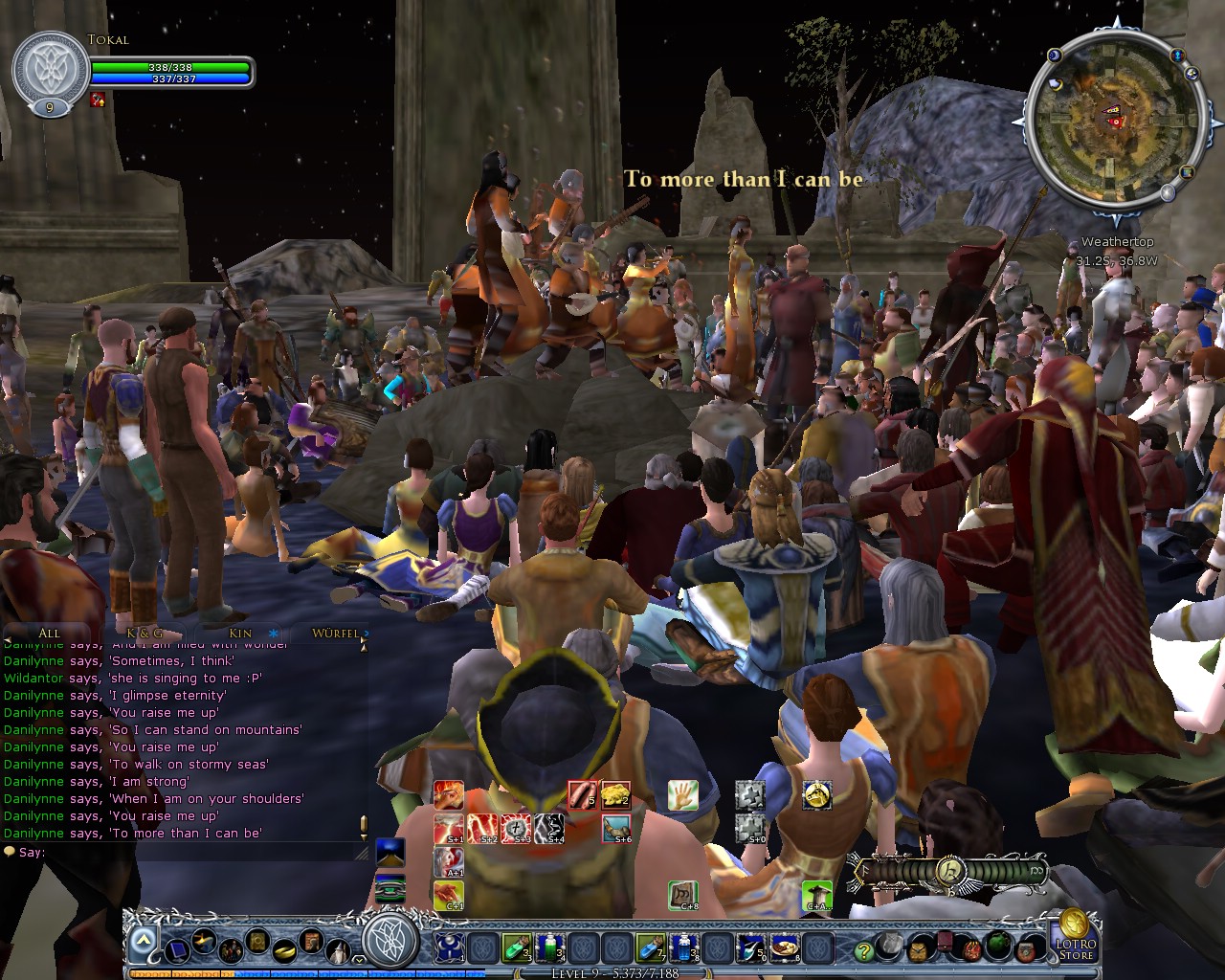Click the arrow beside the Würfel tab
The height and width of the screenshot is (980, 1225).
(x=365, y=634)
